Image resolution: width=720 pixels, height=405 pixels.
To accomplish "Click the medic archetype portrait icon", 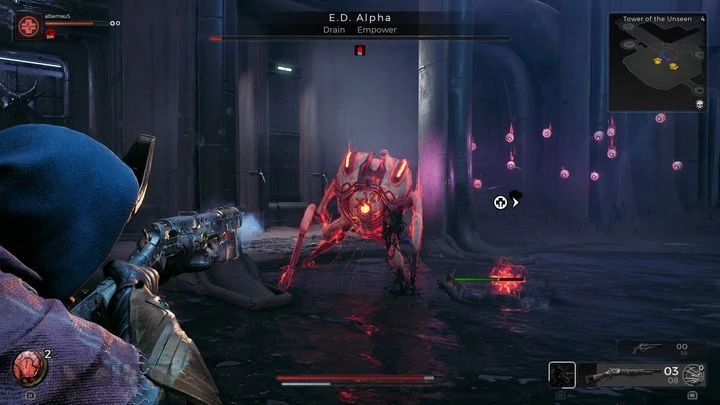I will 30,23.
